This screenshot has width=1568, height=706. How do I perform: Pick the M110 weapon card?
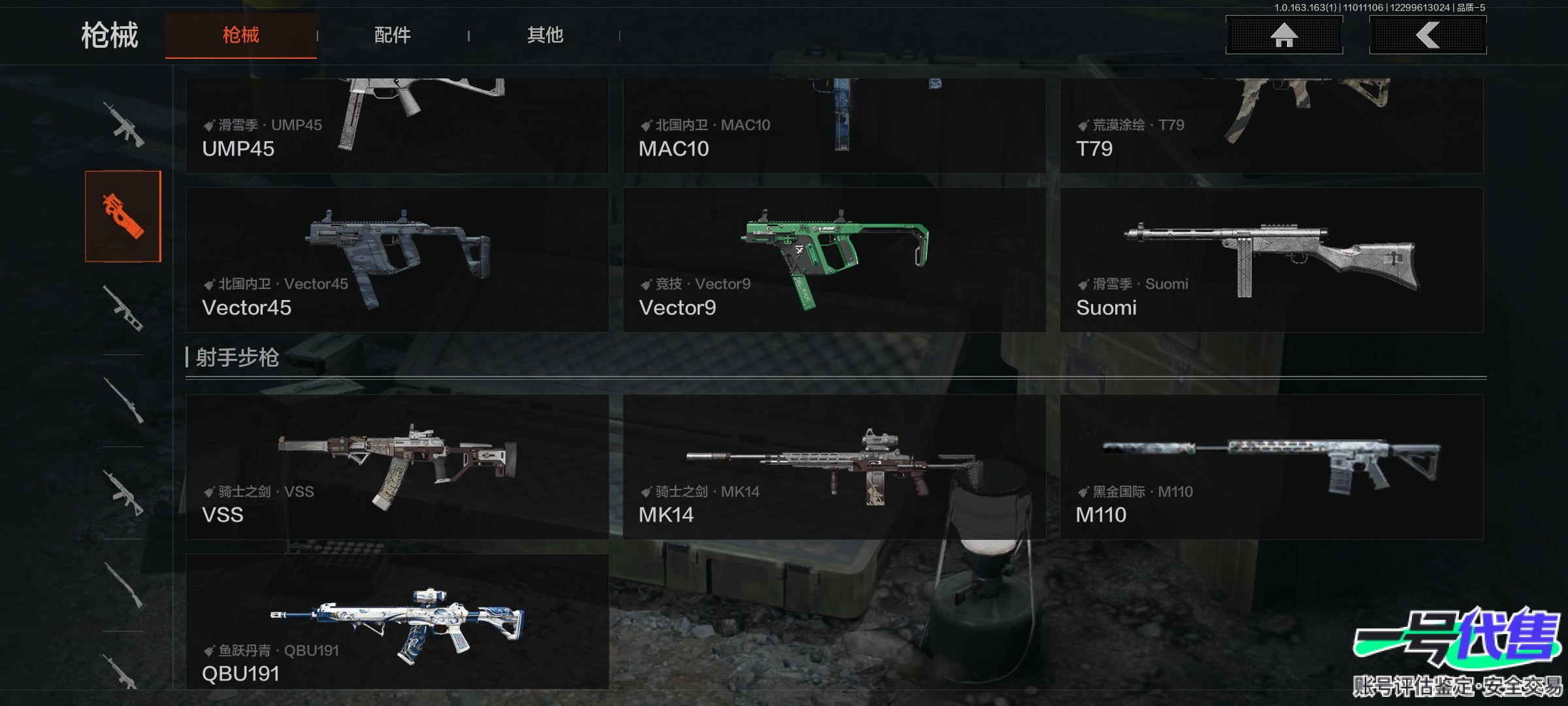click(1271, 467)
